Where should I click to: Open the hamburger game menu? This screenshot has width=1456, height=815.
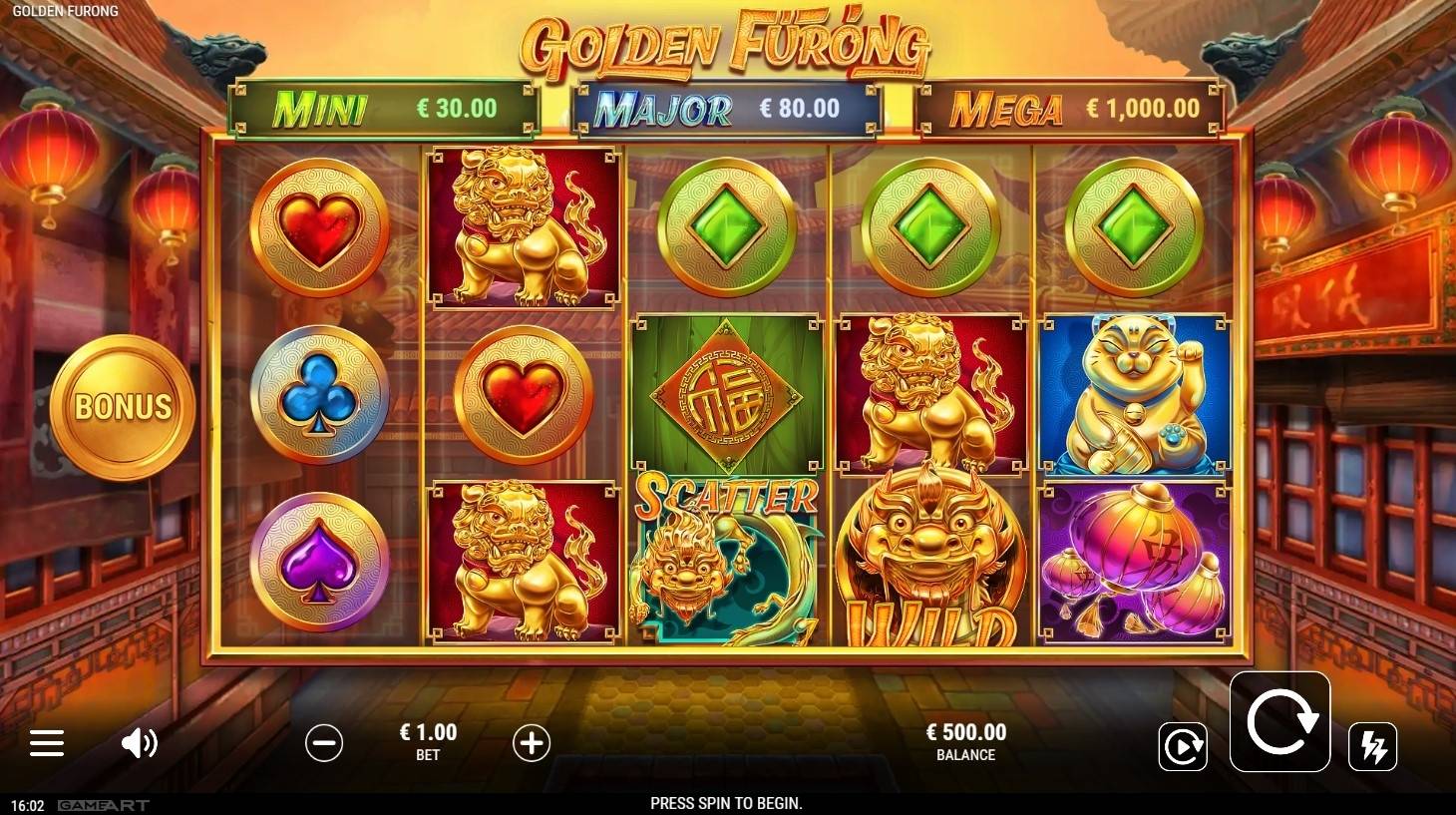[46, 743]
